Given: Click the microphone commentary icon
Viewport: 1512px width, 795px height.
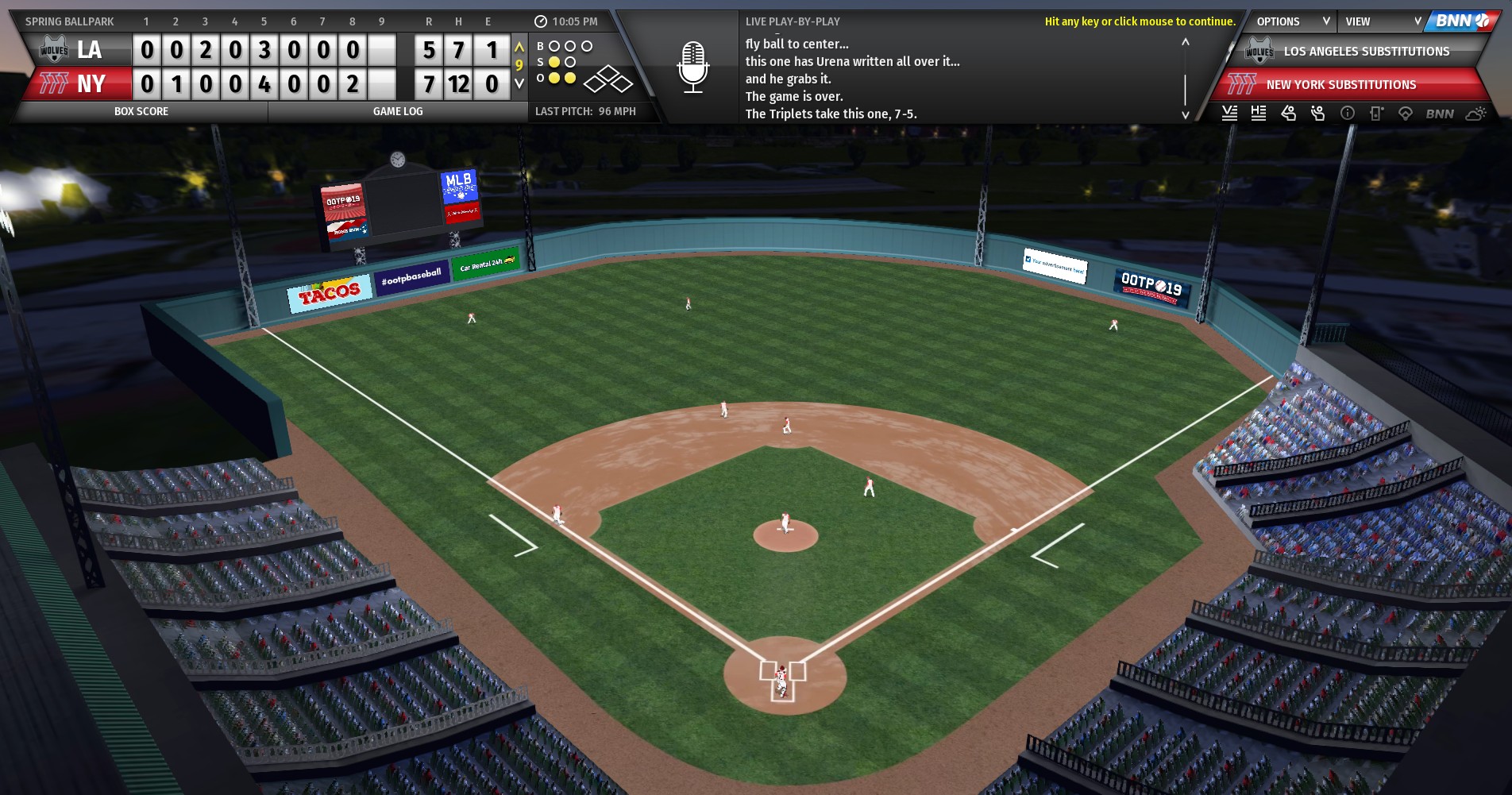Looking at the screenshot, I should [x=692, y=67].
